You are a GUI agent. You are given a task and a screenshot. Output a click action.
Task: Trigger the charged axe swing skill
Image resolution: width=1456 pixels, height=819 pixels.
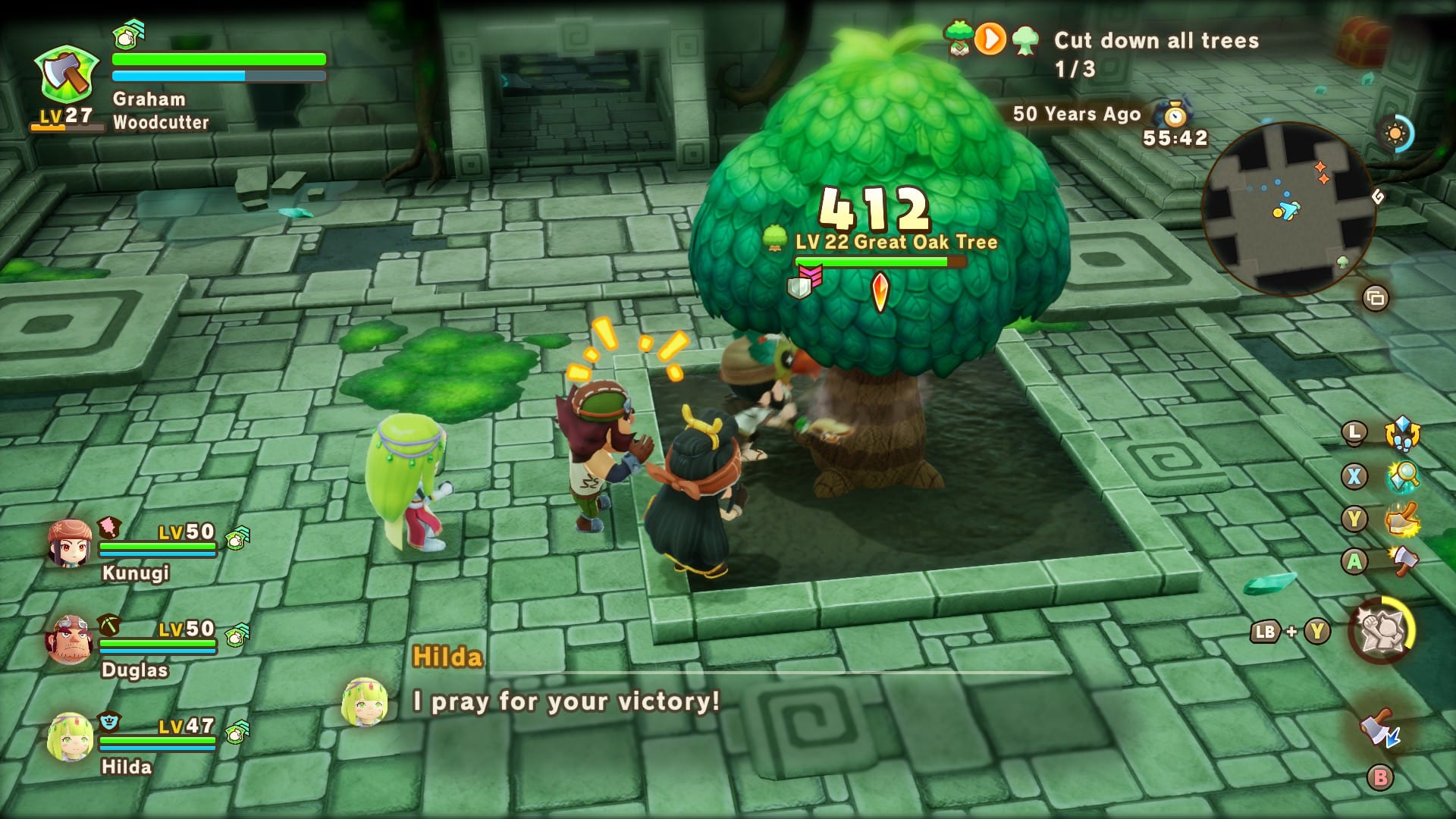click(1402, 519)
